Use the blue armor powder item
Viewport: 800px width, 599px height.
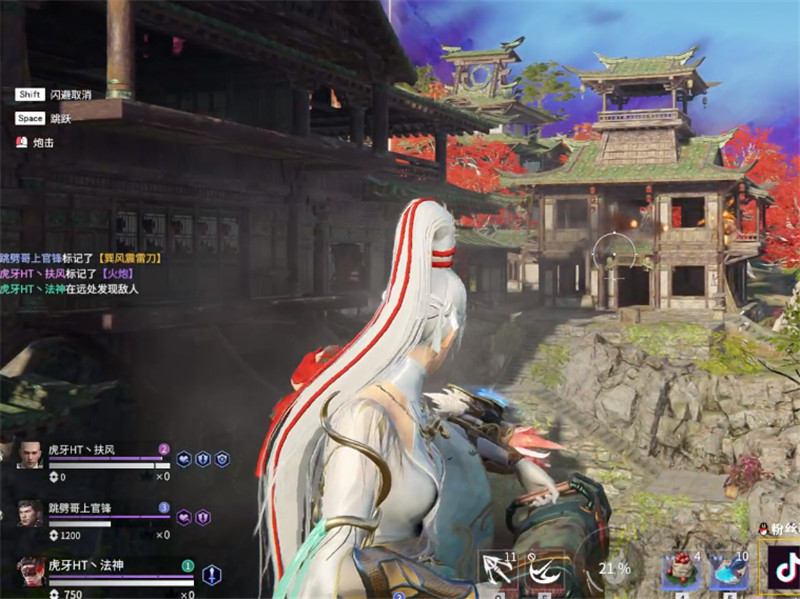[x=728, y=571]
